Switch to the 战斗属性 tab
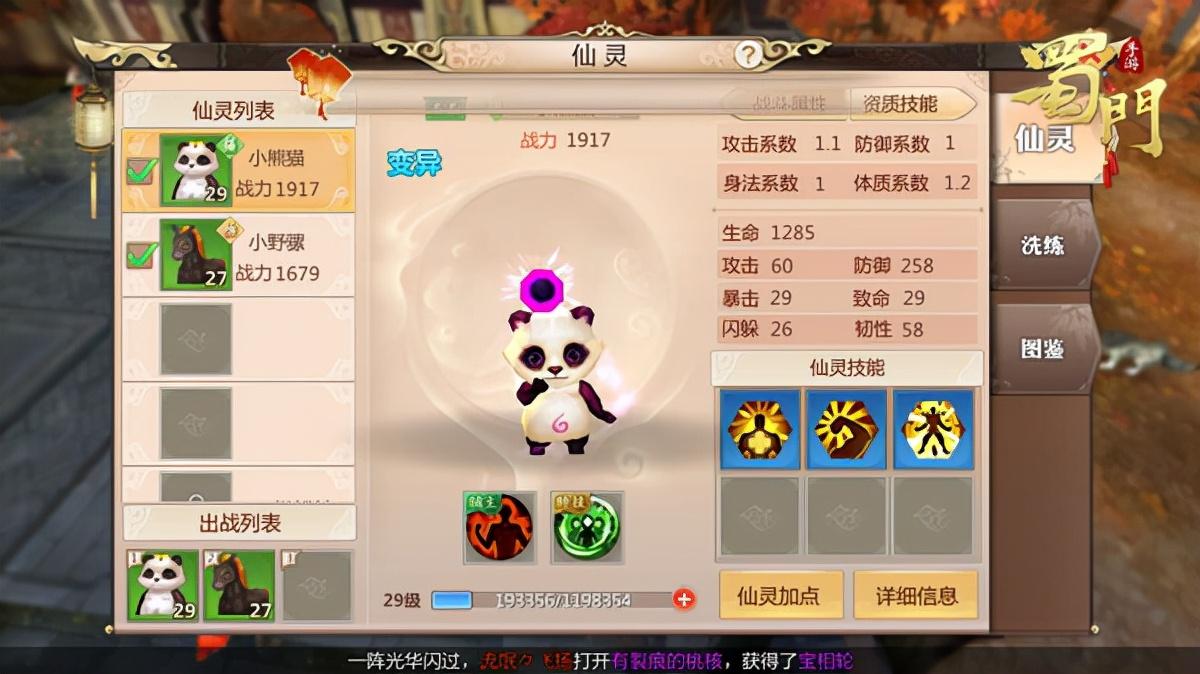 [x=788, y=104]
